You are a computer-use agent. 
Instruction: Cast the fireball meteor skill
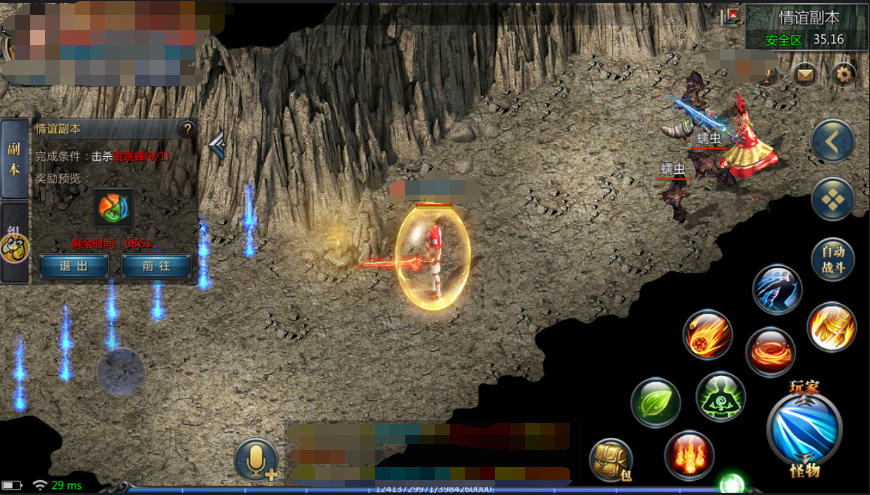point(708,334)
